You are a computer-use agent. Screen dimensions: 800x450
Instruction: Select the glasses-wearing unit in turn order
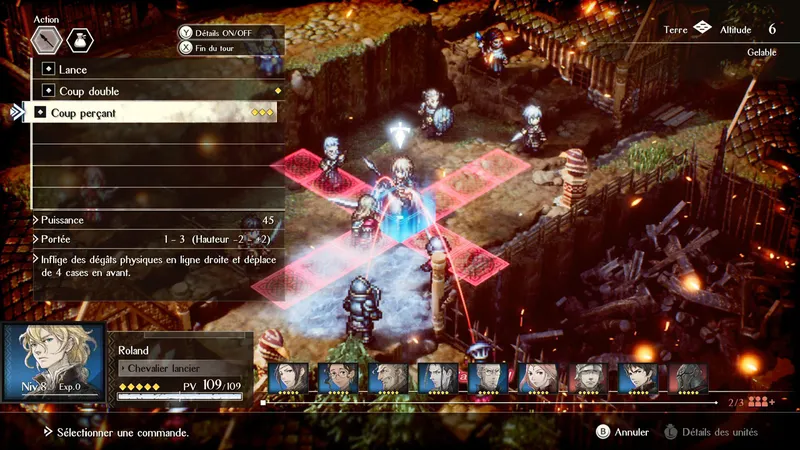[337, 378]
